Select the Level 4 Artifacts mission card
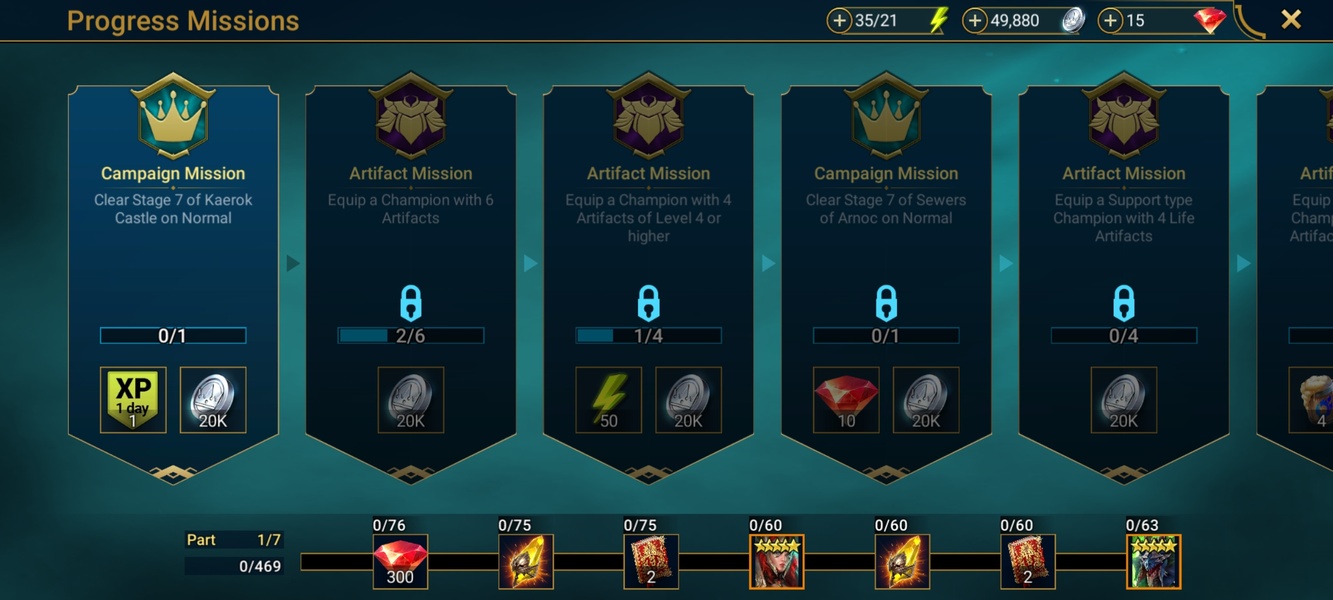The image size is (1333, 600). [648, 270]
